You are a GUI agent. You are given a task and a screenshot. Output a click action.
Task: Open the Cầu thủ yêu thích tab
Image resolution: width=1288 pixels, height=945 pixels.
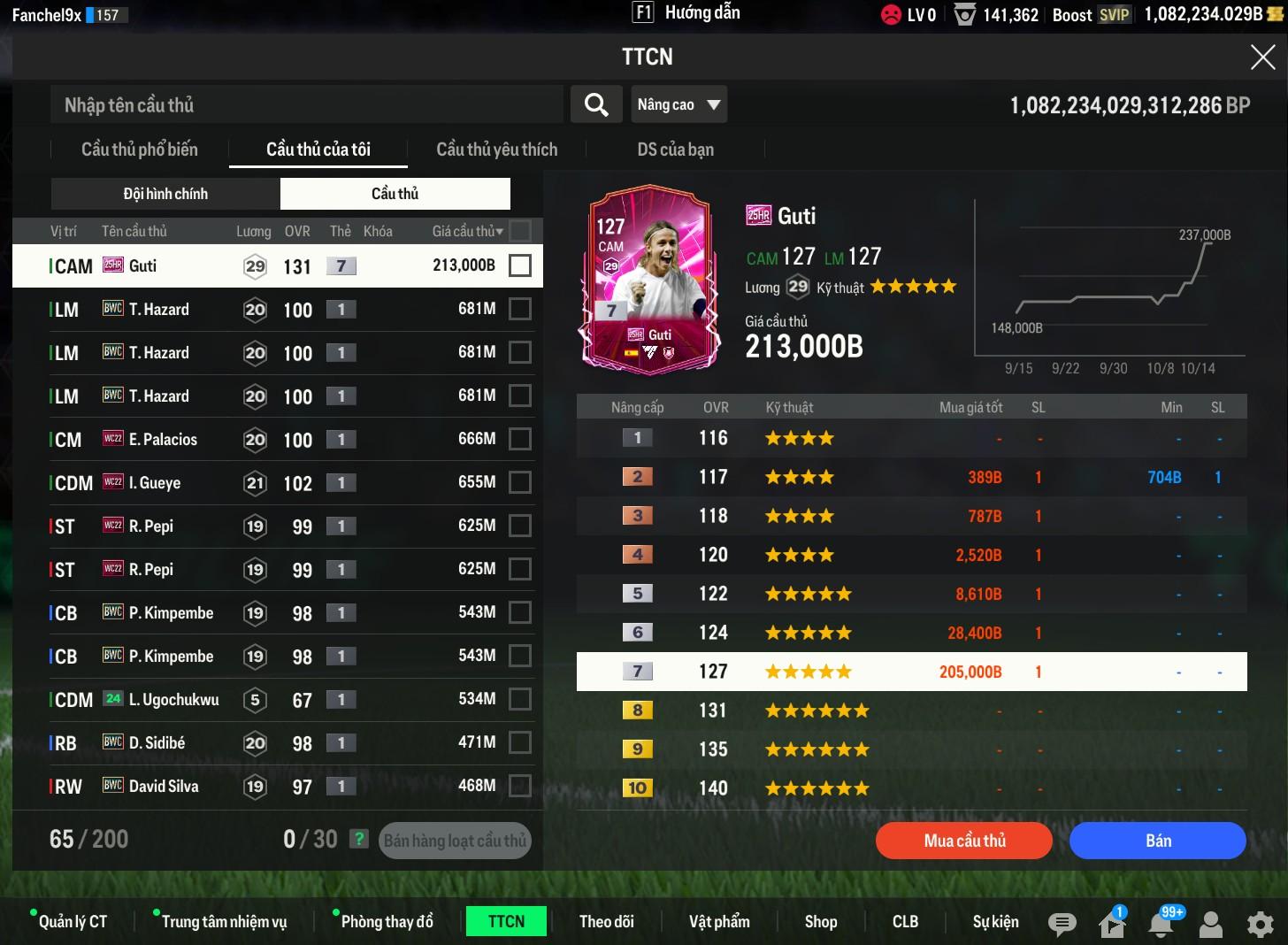496,150
